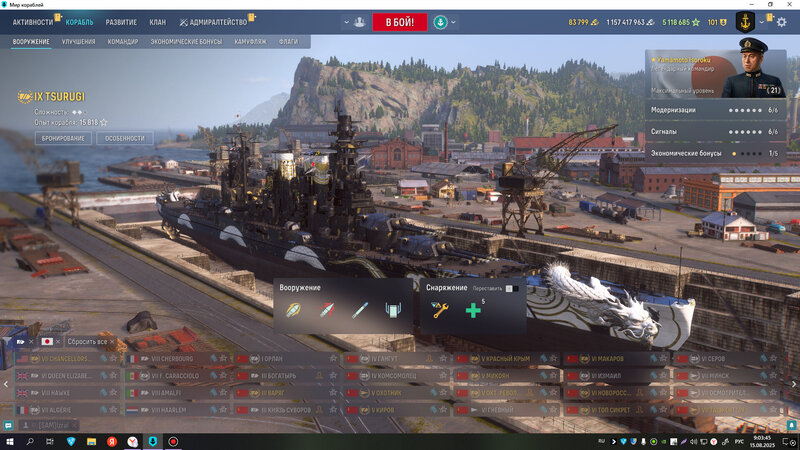This screenshot has width=800, height=450.
Task: Open the Клан section
Action: (158, 21)
